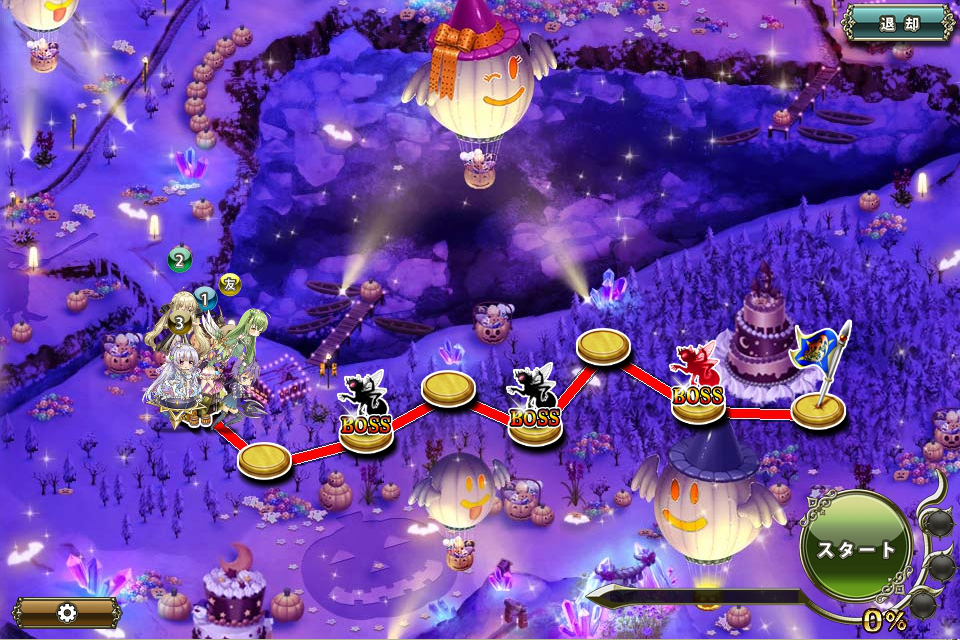
Task: Click the green スタート start button
Action: [x=856, y=549]
